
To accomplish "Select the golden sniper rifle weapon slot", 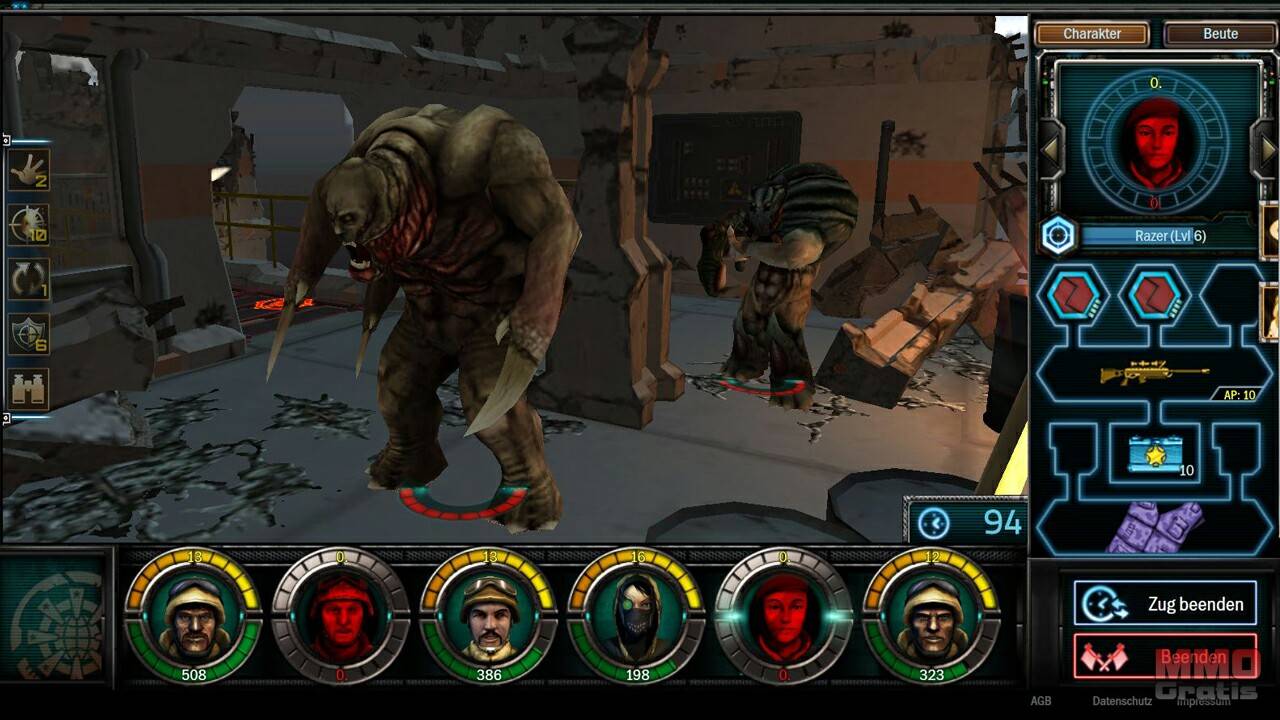I will (1154, 373).
